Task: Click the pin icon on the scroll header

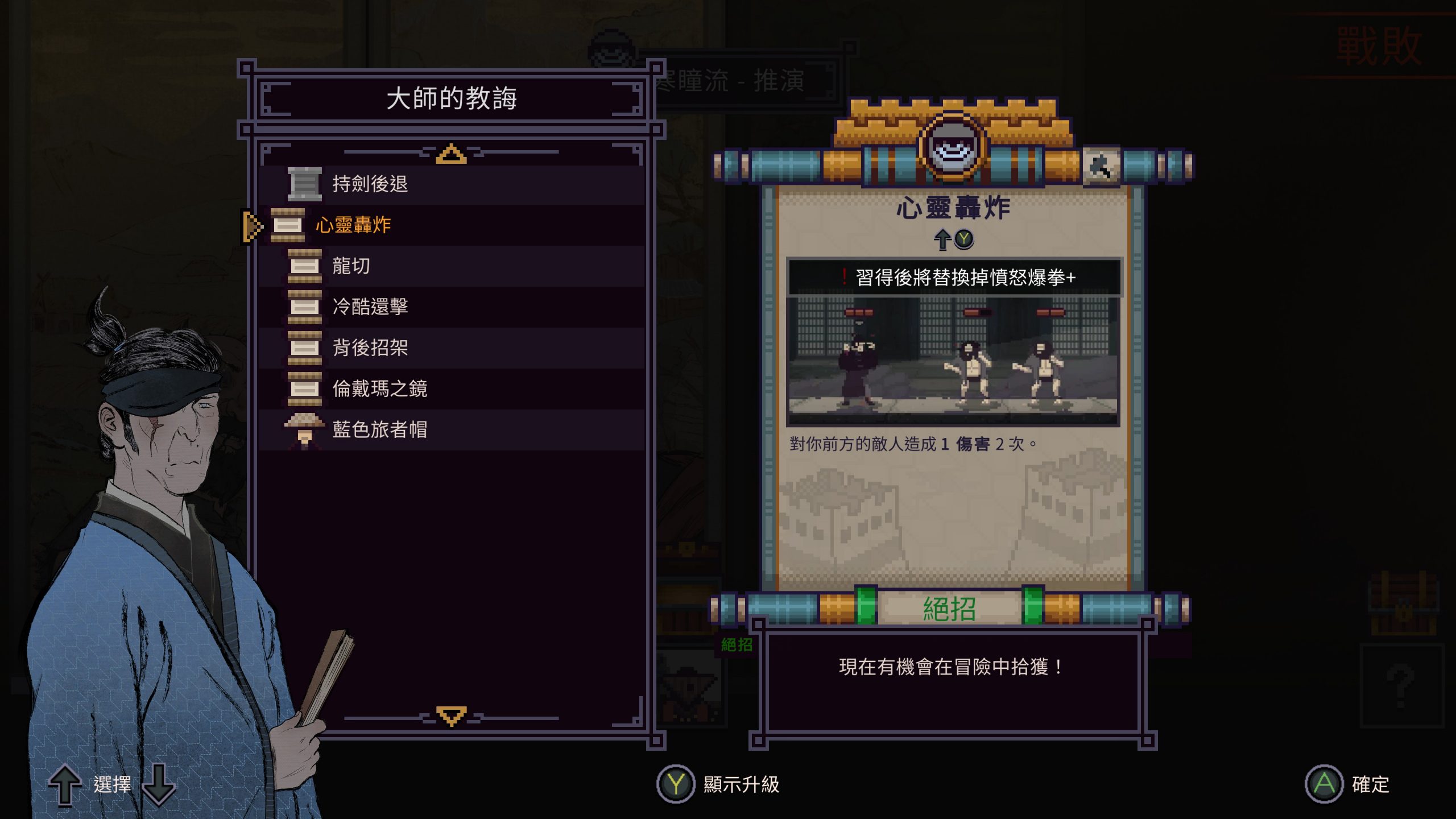Action: (x=1101, y=167)
